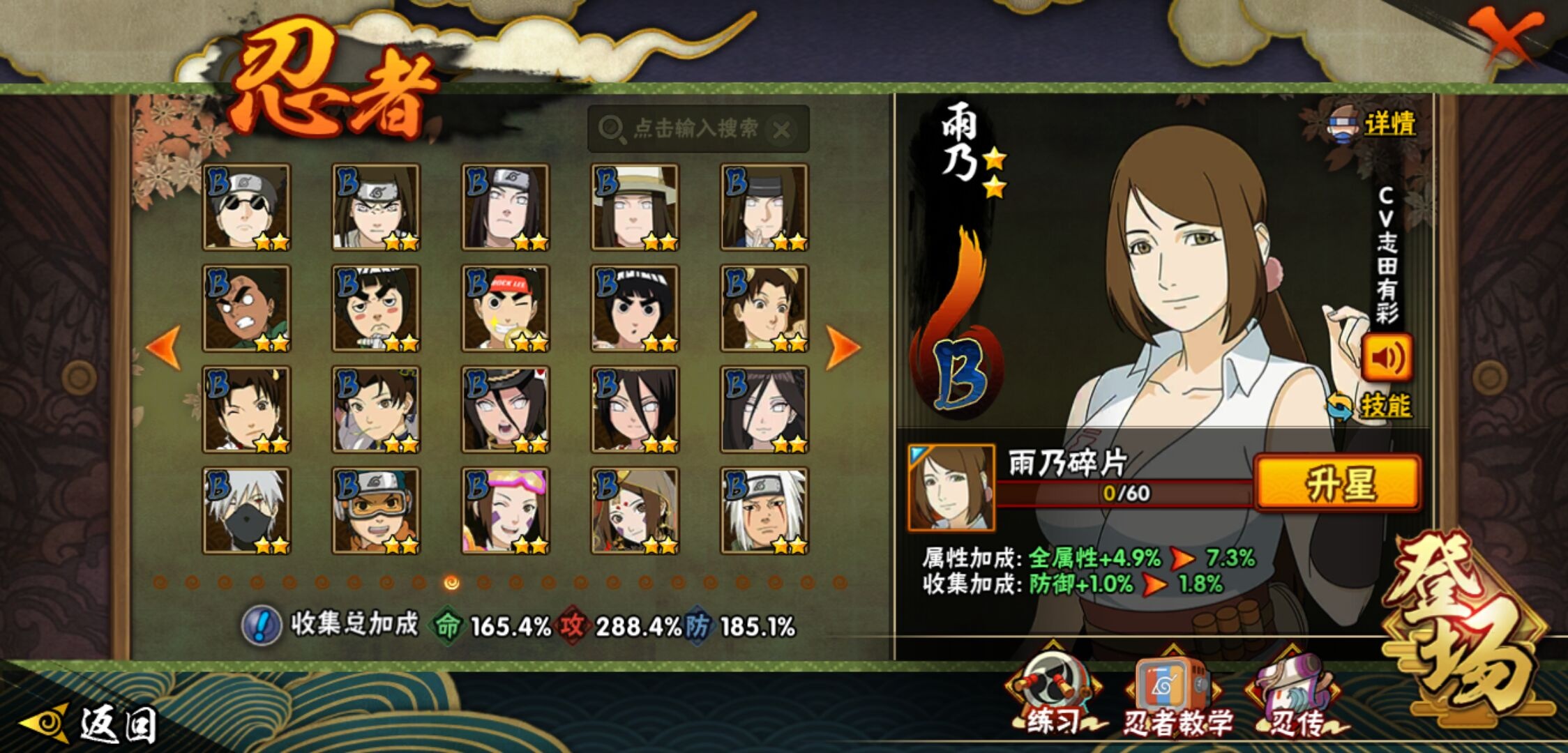This screenshot has width=1568, height=753.
Task: Select the white-haired Jiraiya portrait
Action: (764, 510)
